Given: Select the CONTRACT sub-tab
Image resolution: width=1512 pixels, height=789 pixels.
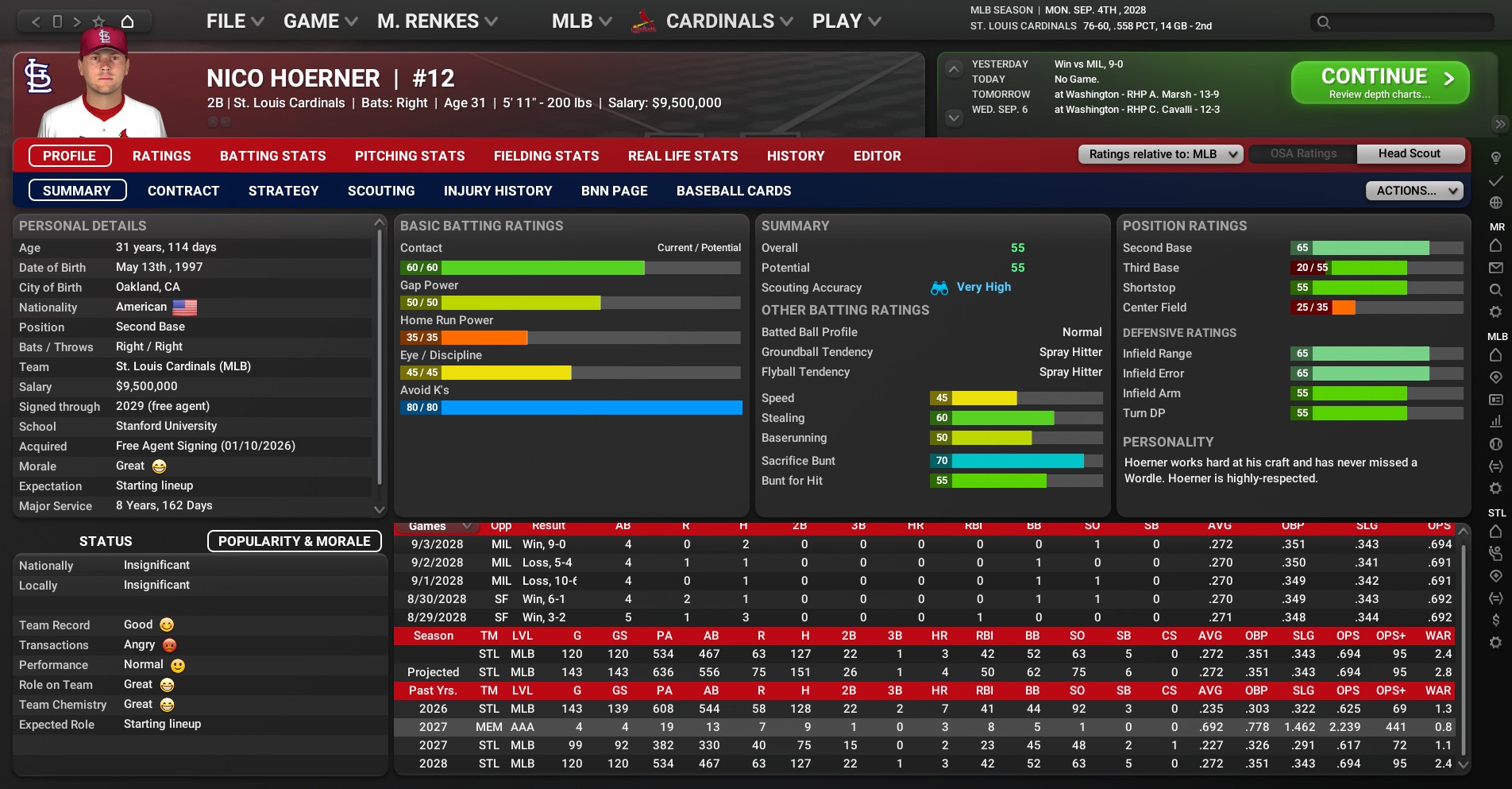Looking at the screenshot, I should 183,191.
